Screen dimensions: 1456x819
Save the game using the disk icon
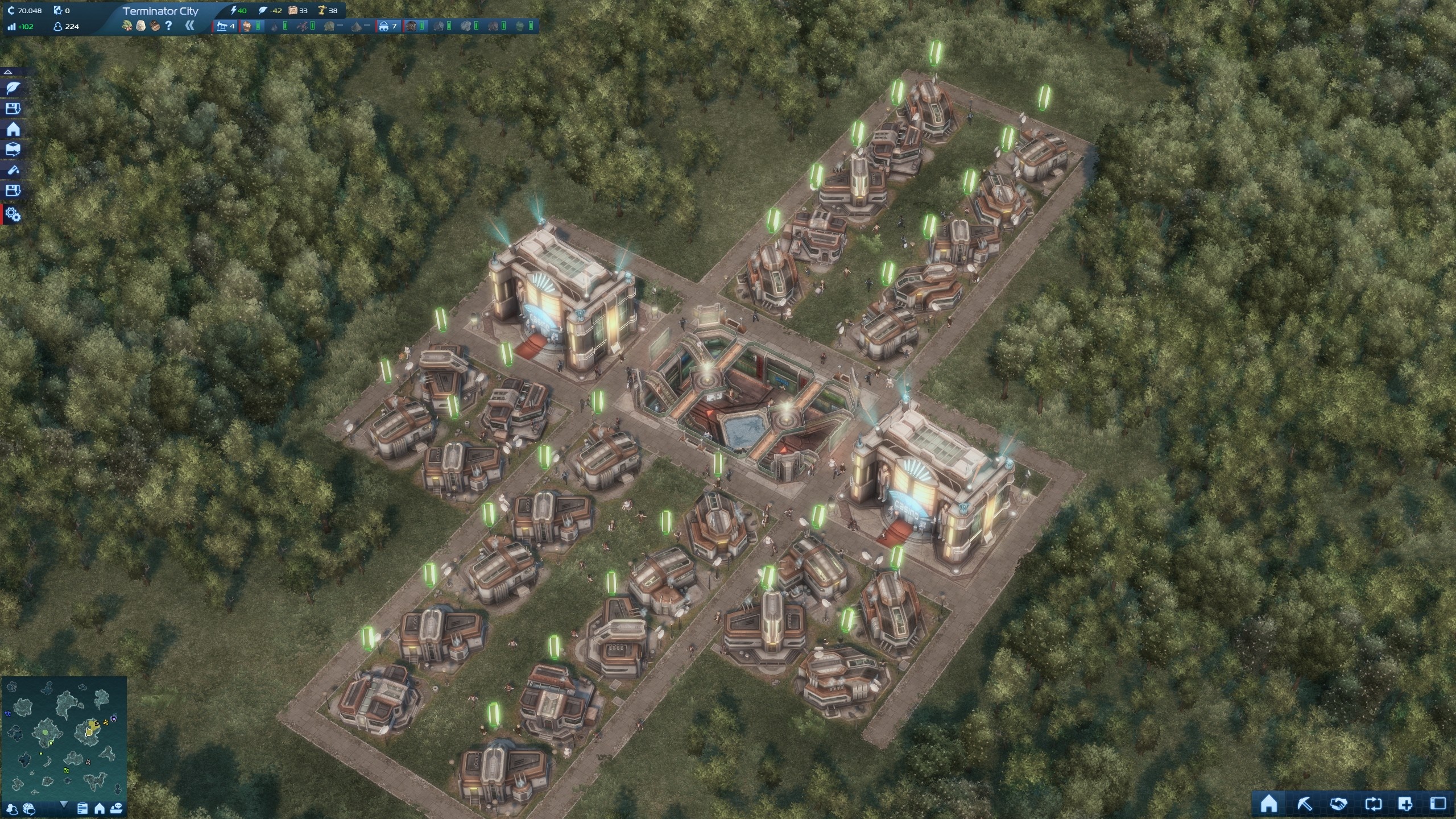(13, 107)
